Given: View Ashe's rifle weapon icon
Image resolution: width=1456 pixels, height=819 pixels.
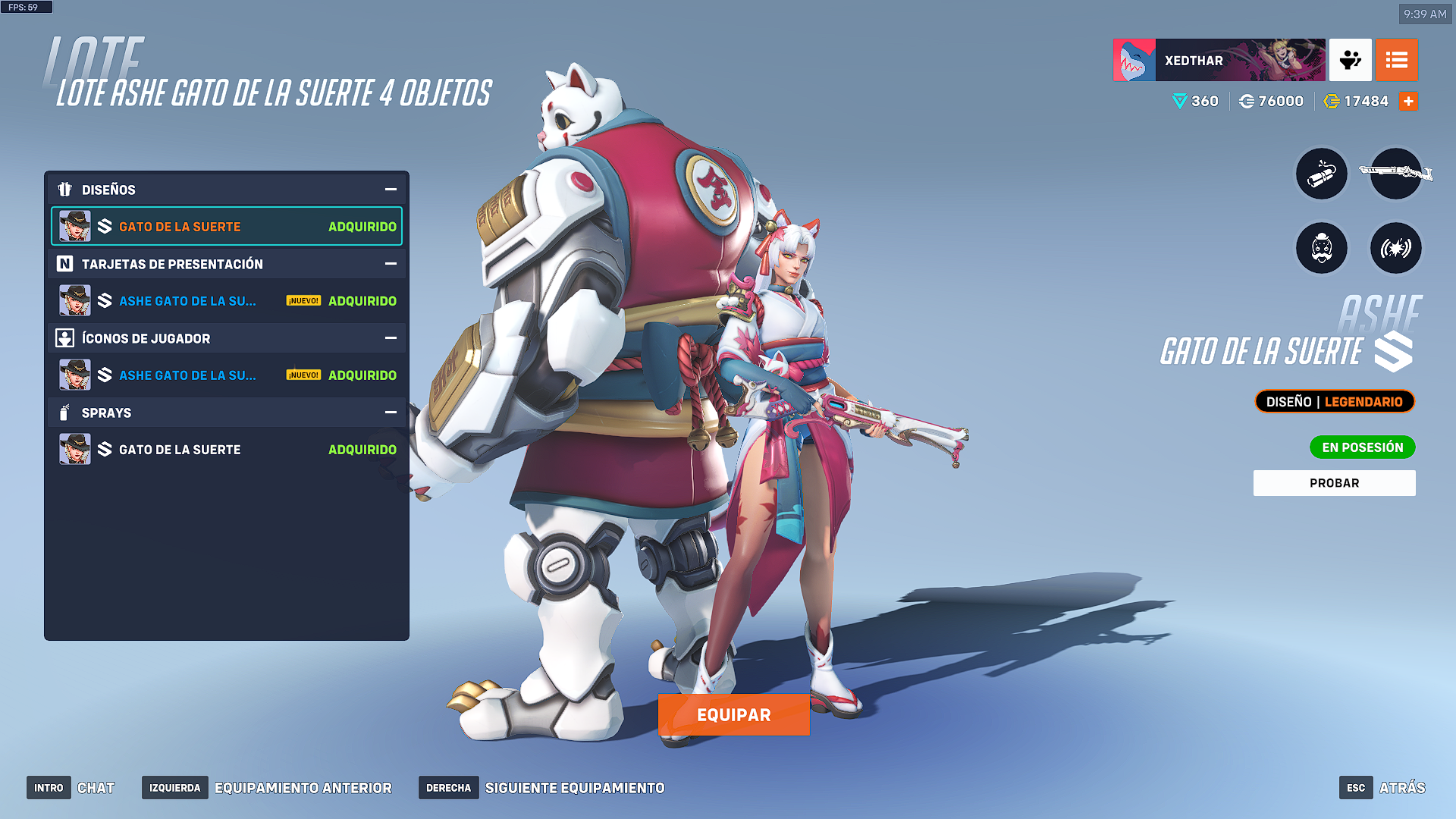Looking at the screenshot, I should (x=1395, y=174).
